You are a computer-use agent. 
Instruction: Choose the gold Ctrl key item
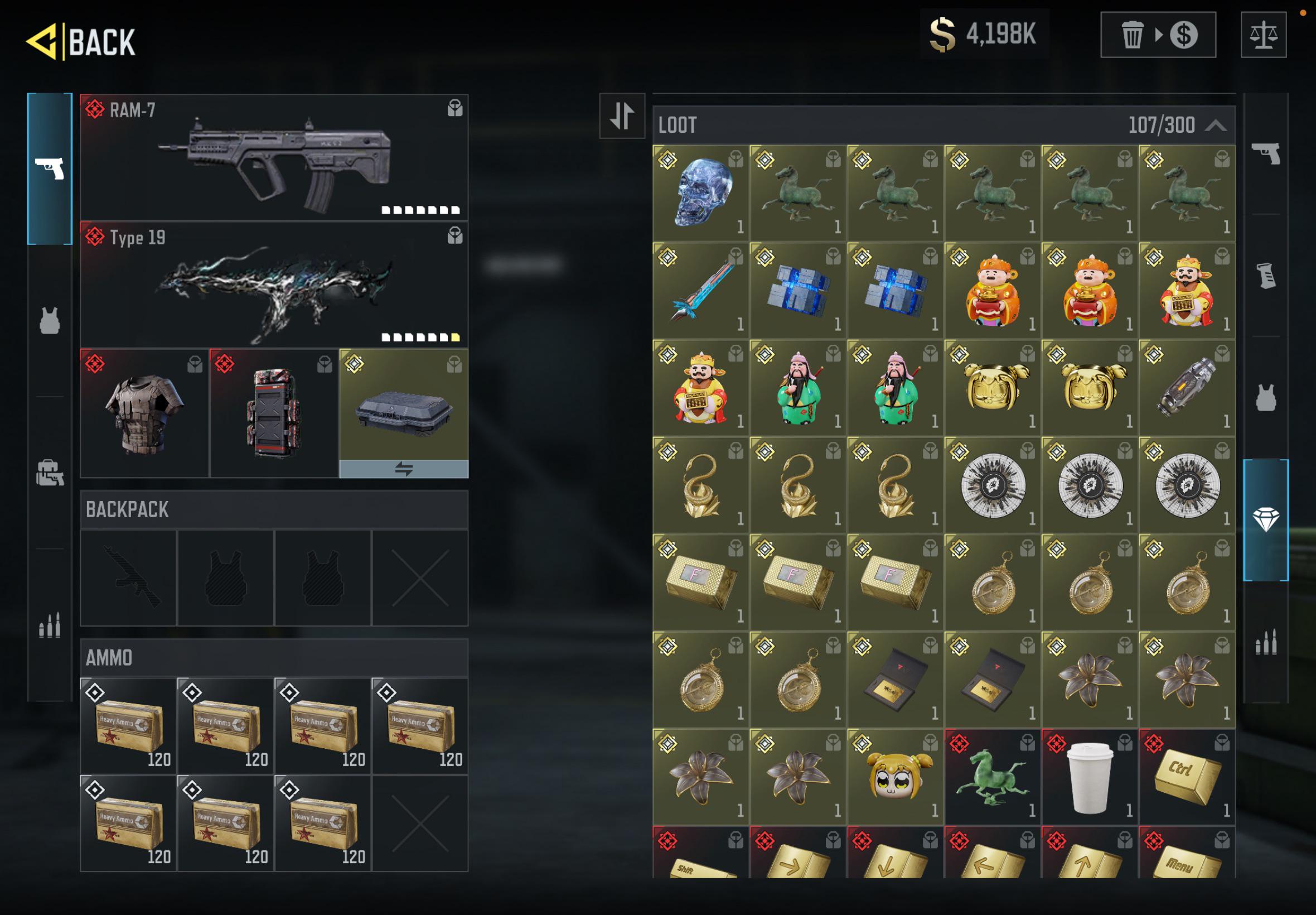(x=1187, y=777)
